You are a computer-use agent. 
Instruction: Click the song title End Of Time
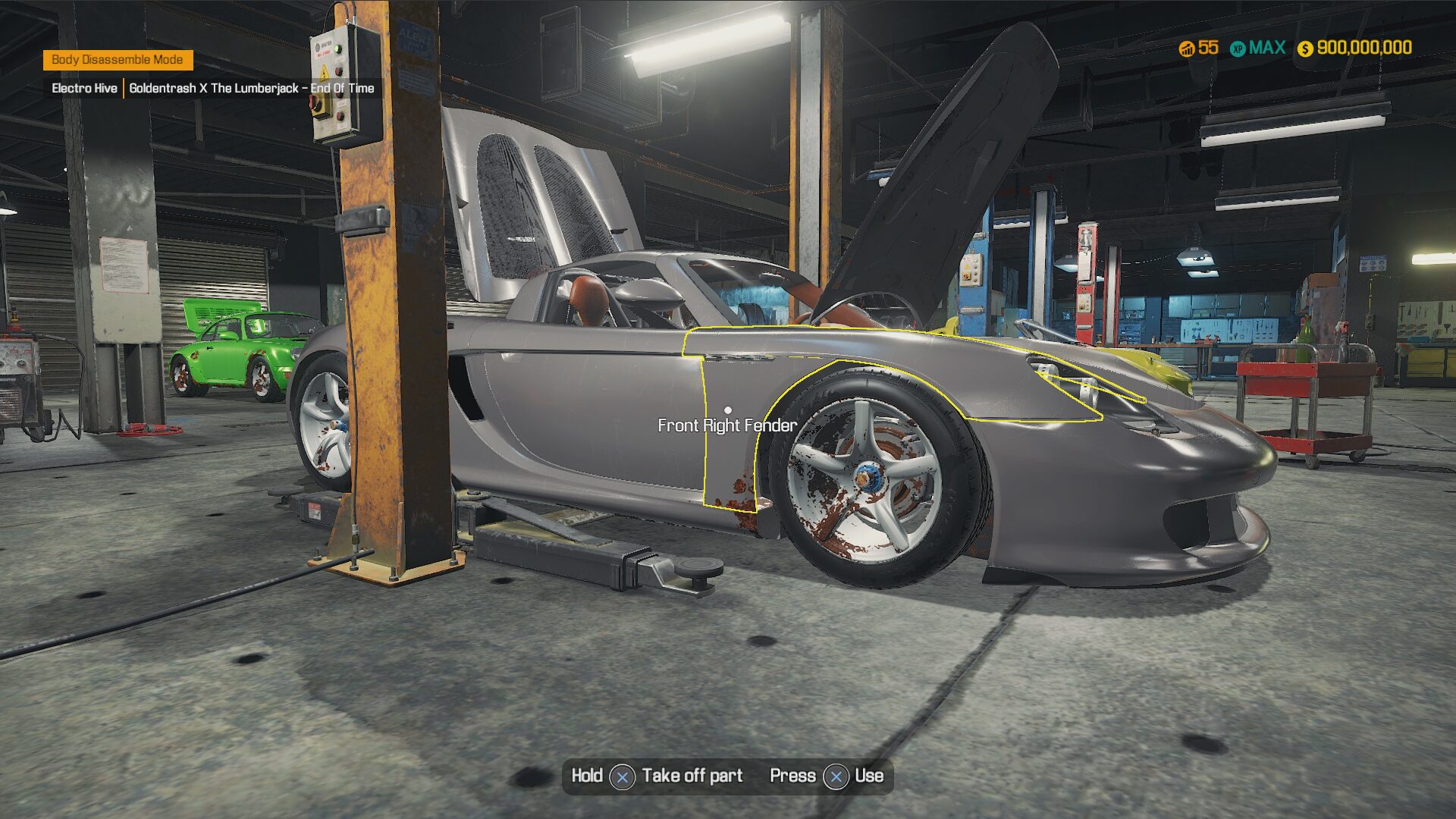pyautogui.click(x=342, y=88)
